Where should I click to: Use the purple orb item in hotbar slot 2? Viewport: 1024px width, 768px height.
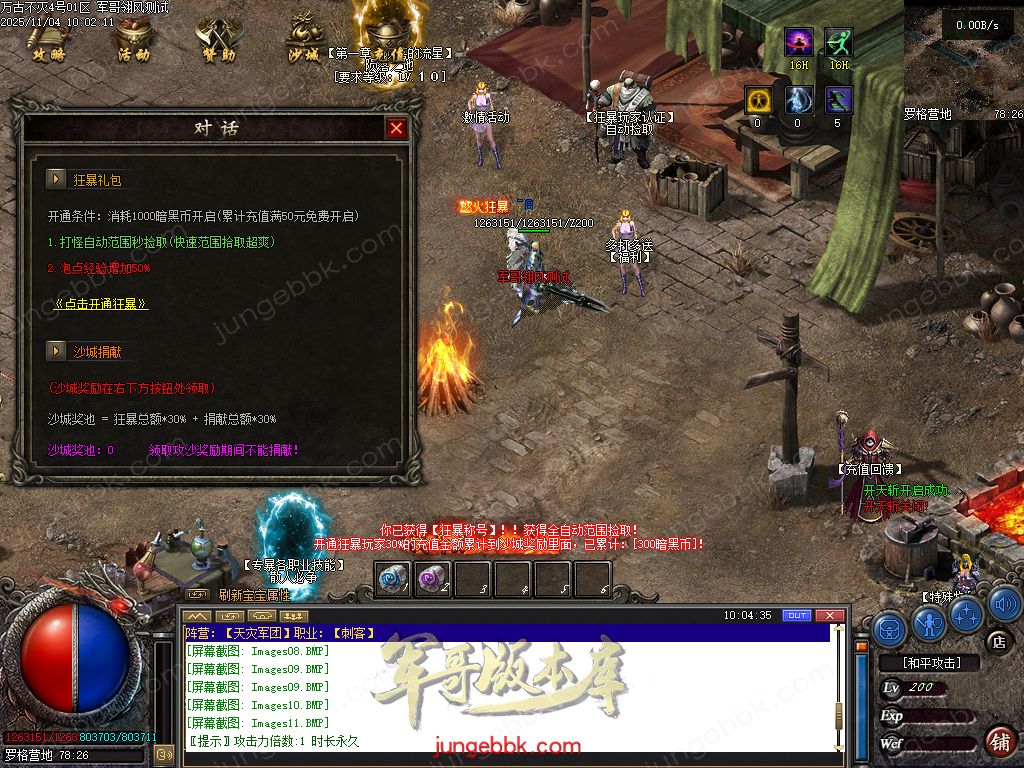432,579
